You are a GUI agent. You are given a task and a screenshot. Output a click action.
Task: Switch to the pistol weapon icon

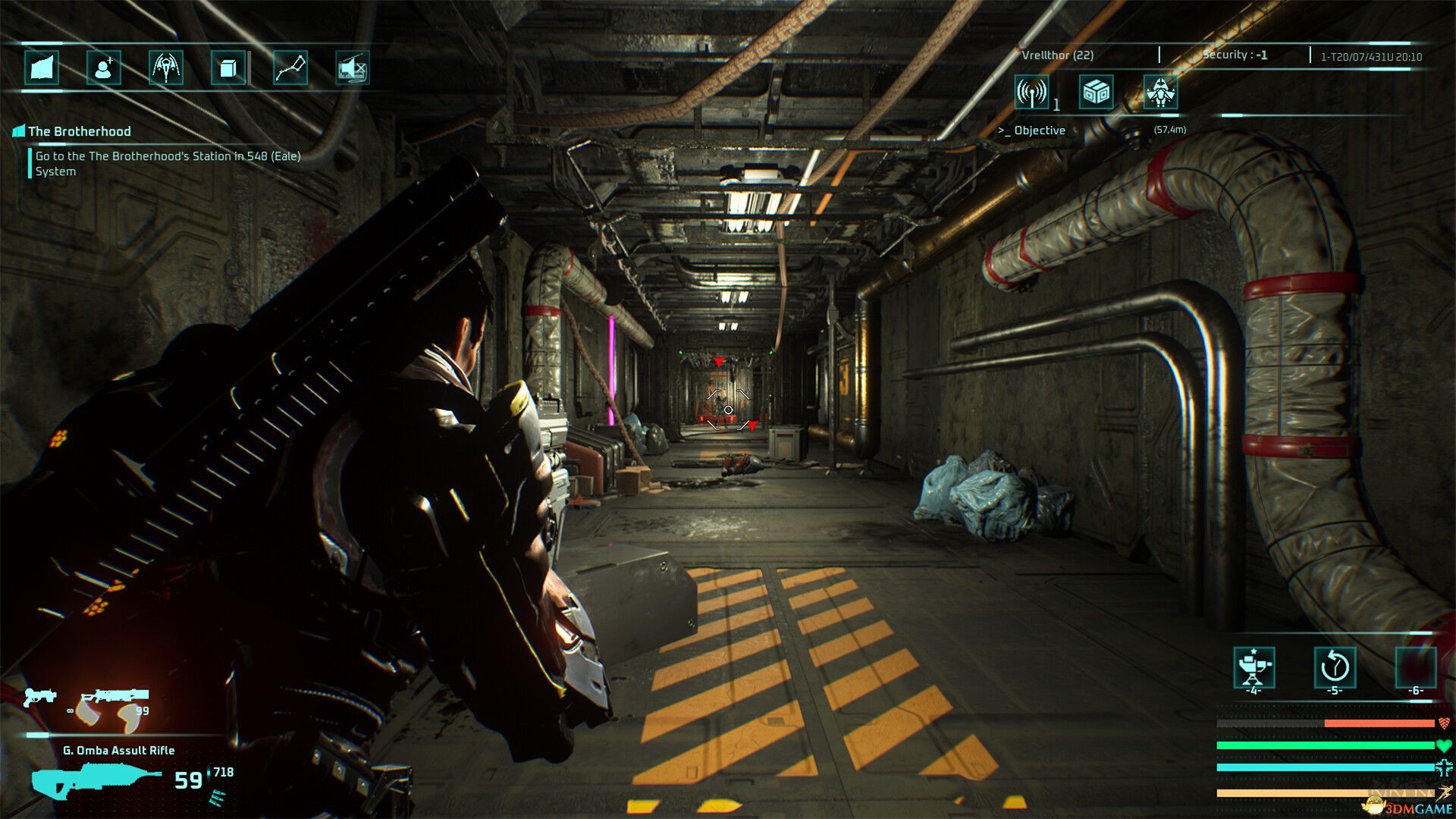pos(38,696)
